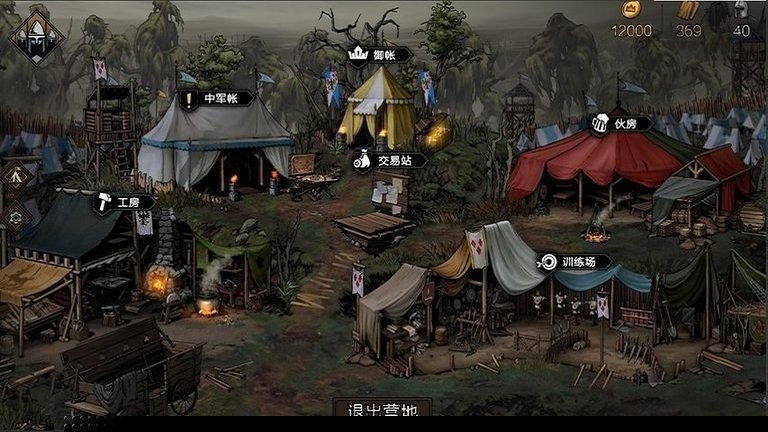
Task: Go to the 伙房 kitchen
Action: pyautogui.click(x=621, y=124)
